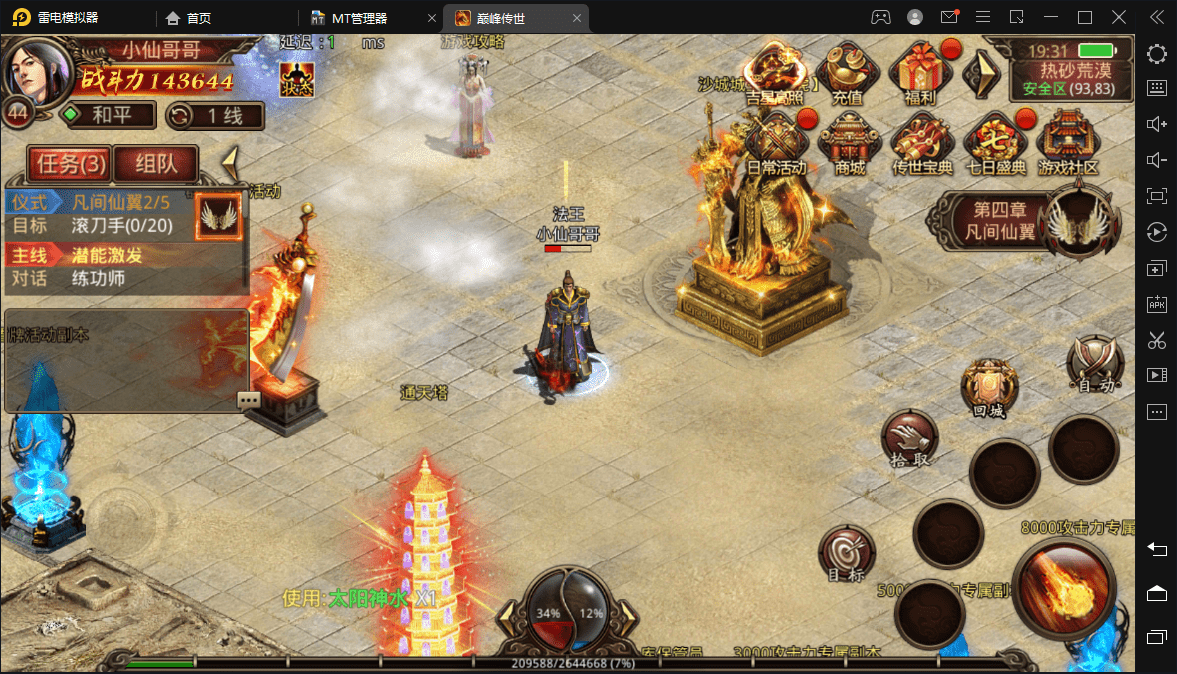Open the 游戏社区 community icon

(x=1068, y=142)
